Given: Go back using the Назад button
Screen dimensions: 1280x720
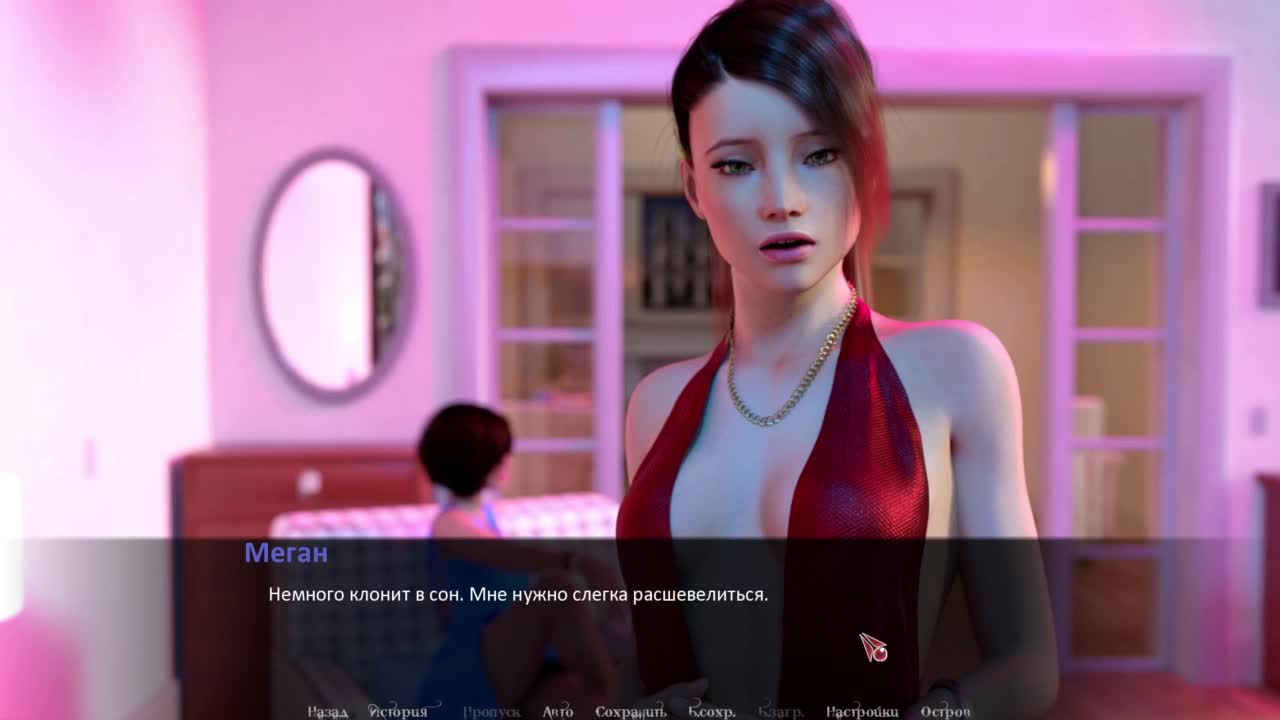Looking at the screenshot, I should tap(327, 712).
